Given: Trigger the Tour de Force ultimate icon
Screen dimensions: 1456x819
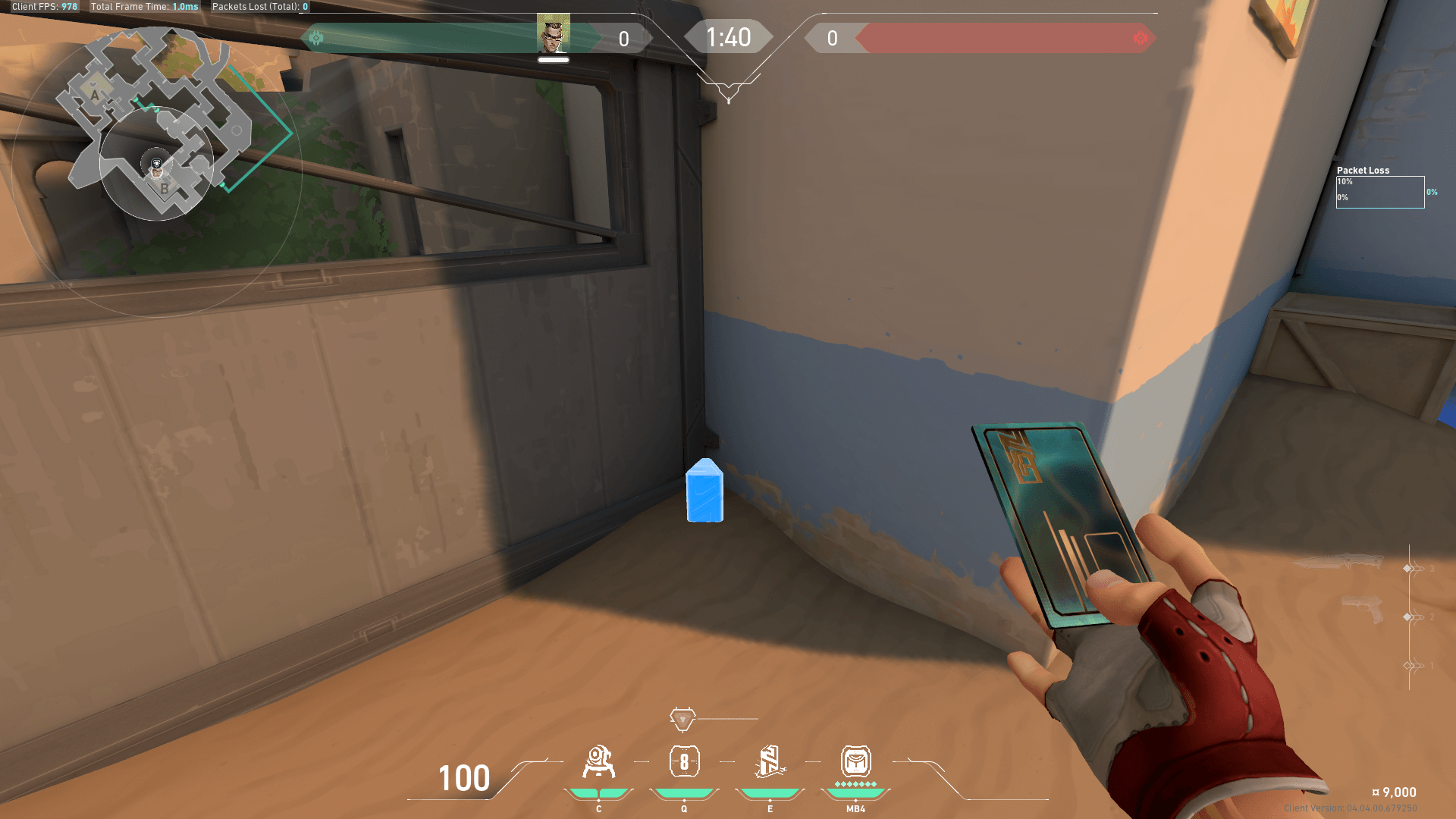Looking at the screenshot, I should coord(855,761).
